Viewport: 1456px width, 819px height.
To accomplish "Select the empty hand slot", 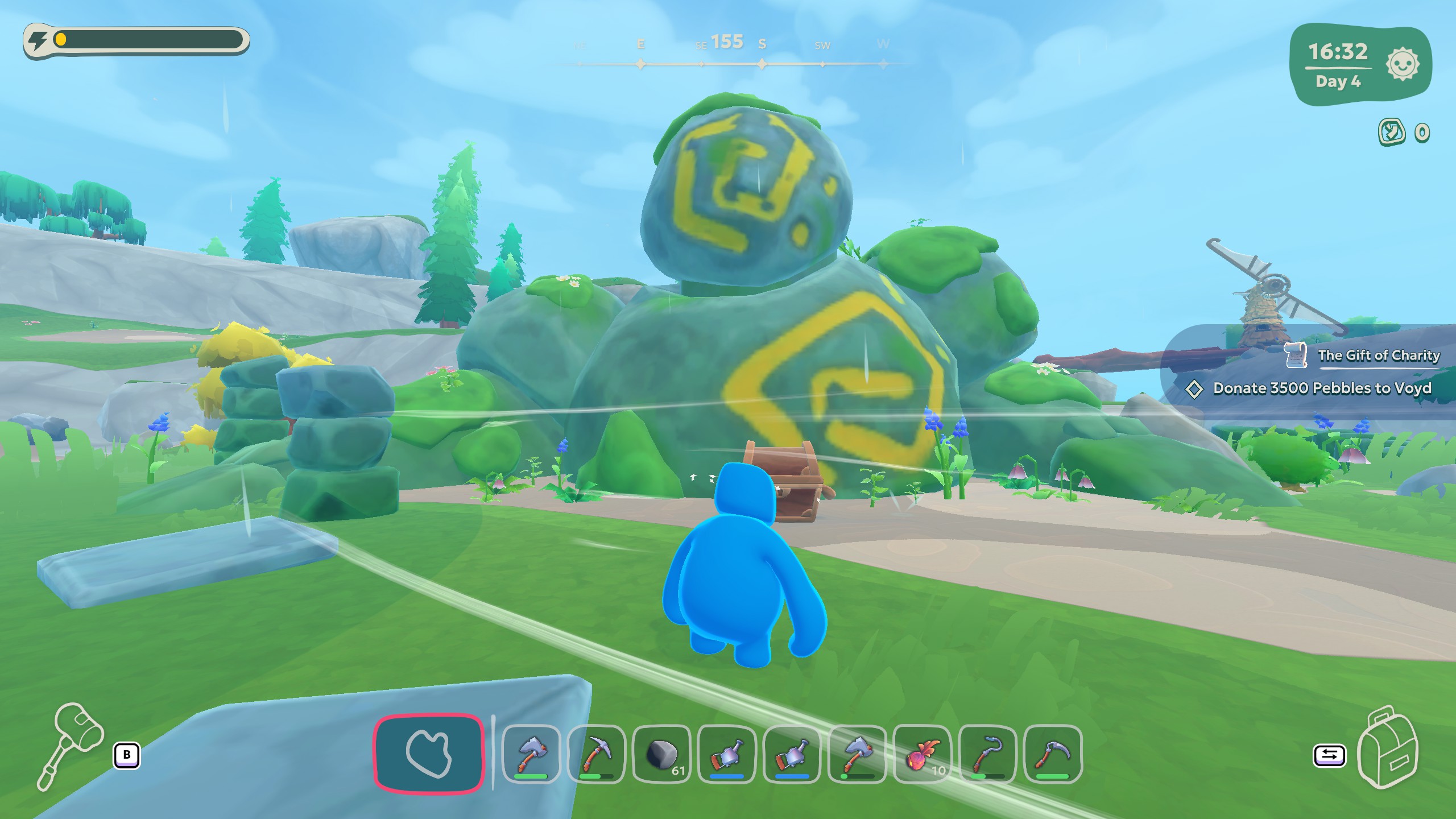I will click(x=428, y=752).
